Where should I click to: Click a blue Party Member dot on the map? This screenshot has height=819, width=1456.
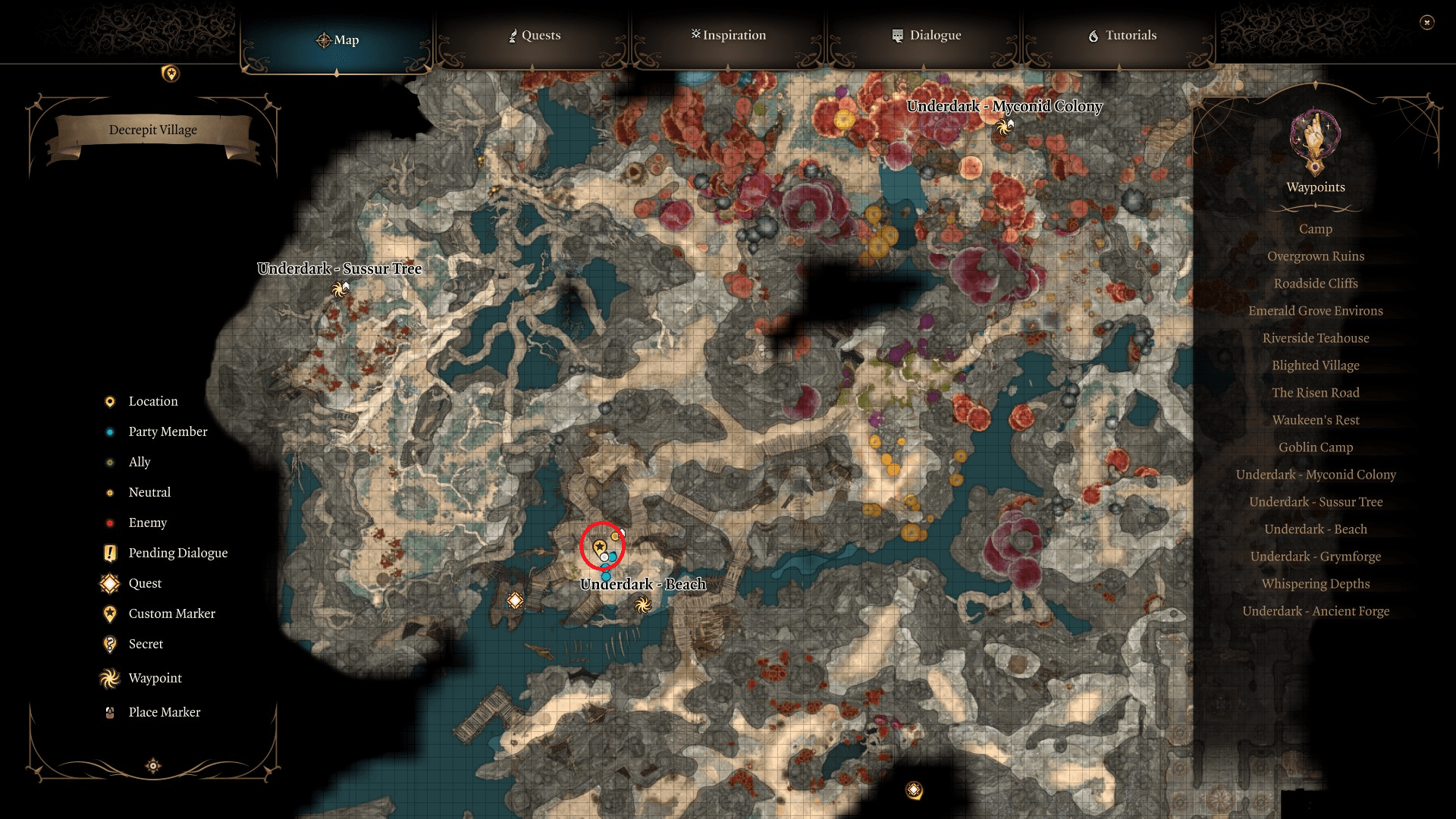coord(605,576)
